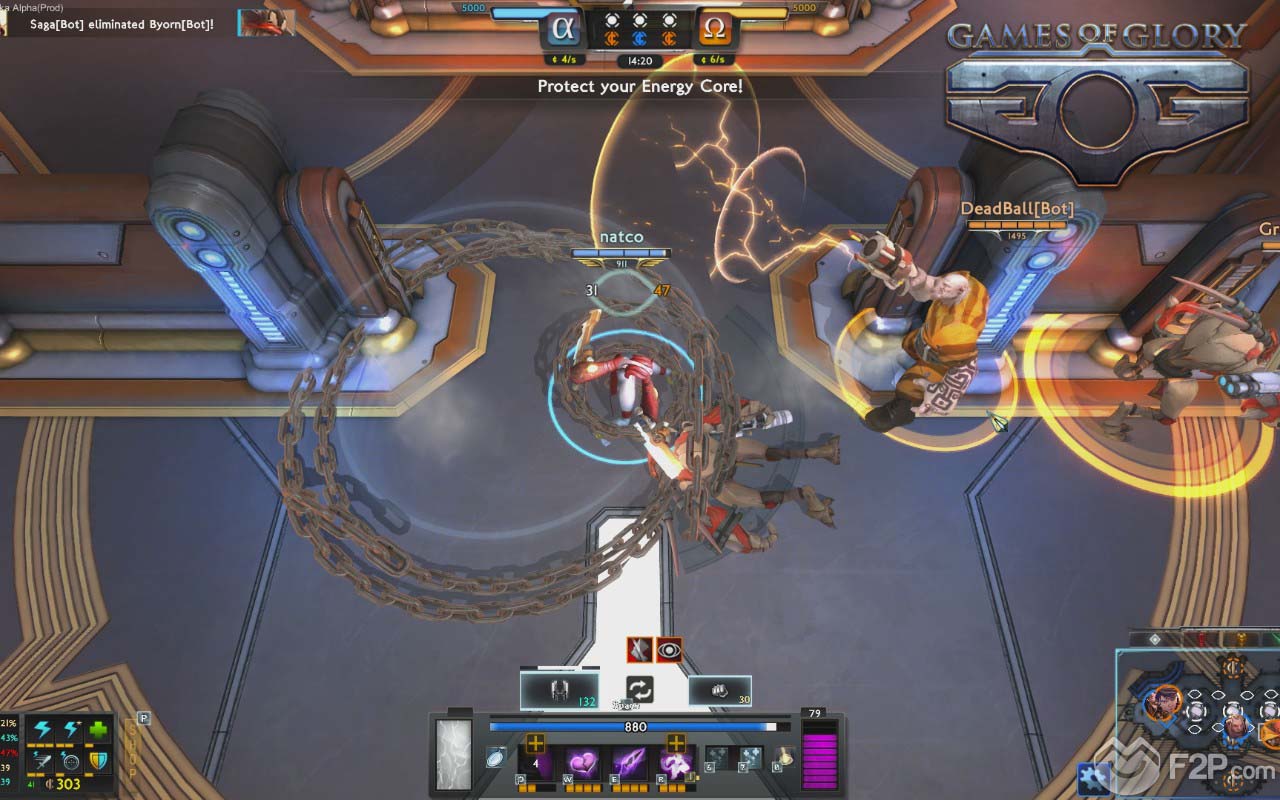Select the lightning sword upgrade icon
The image size is (1280, 800).
[42, 762]
